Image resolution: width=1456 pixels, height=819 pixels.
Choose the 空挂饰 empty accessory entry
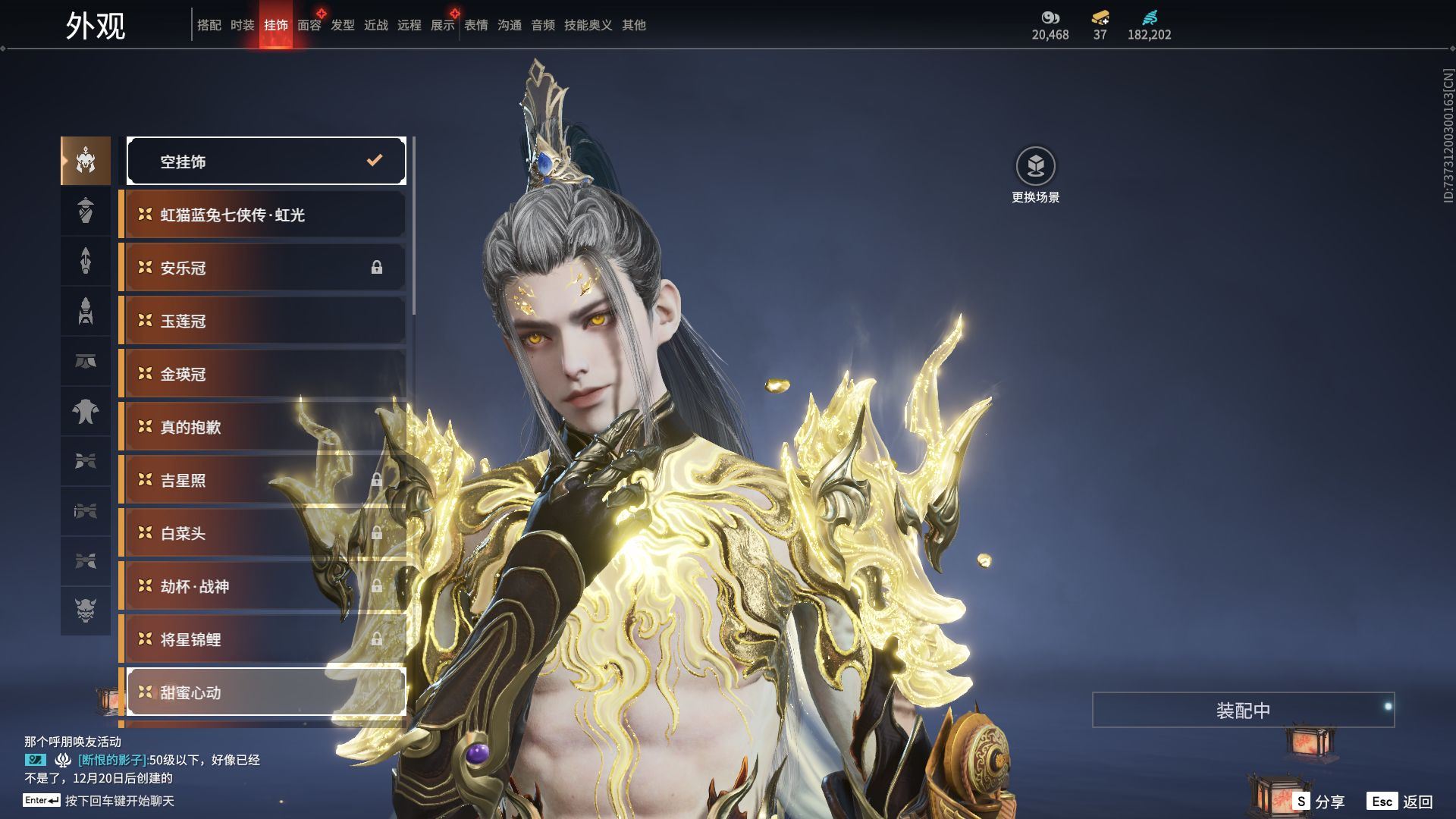pos(266,161)
